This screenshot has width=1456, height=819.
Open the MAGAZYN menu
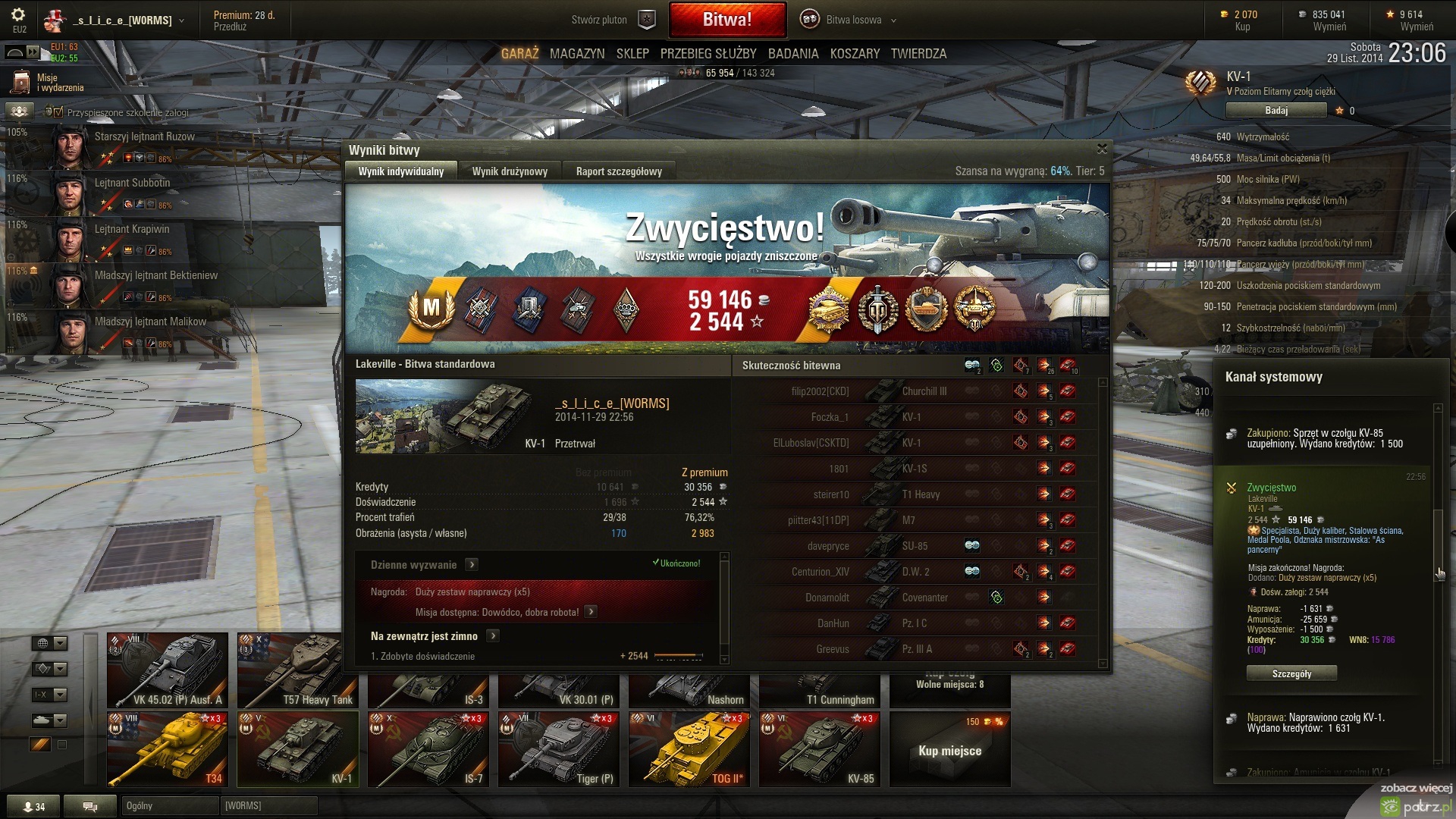(x=577, y=54)
